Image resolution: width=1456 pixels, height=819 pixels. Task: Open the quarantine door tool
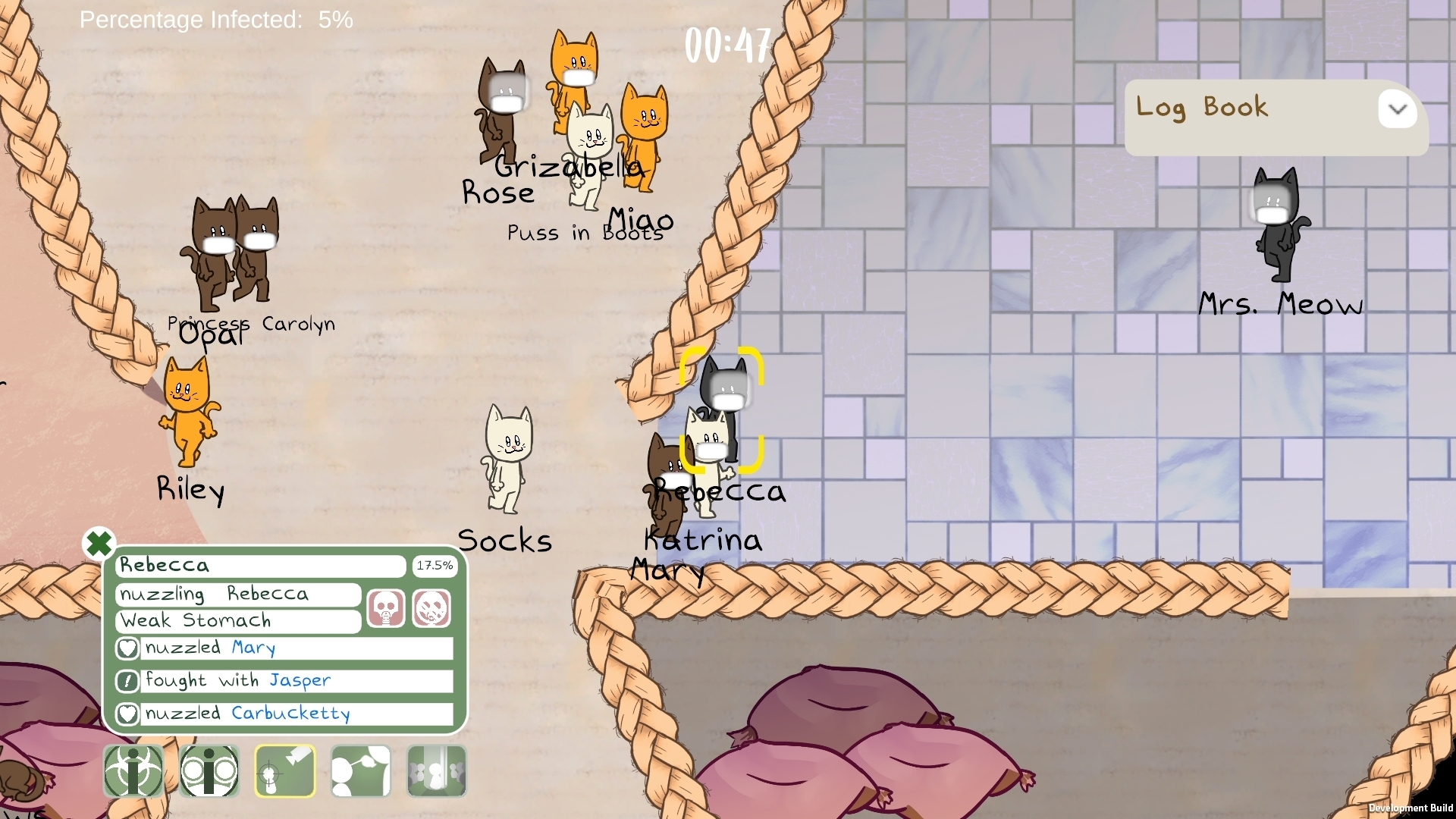pyautogui.click(x=435, y=770)
